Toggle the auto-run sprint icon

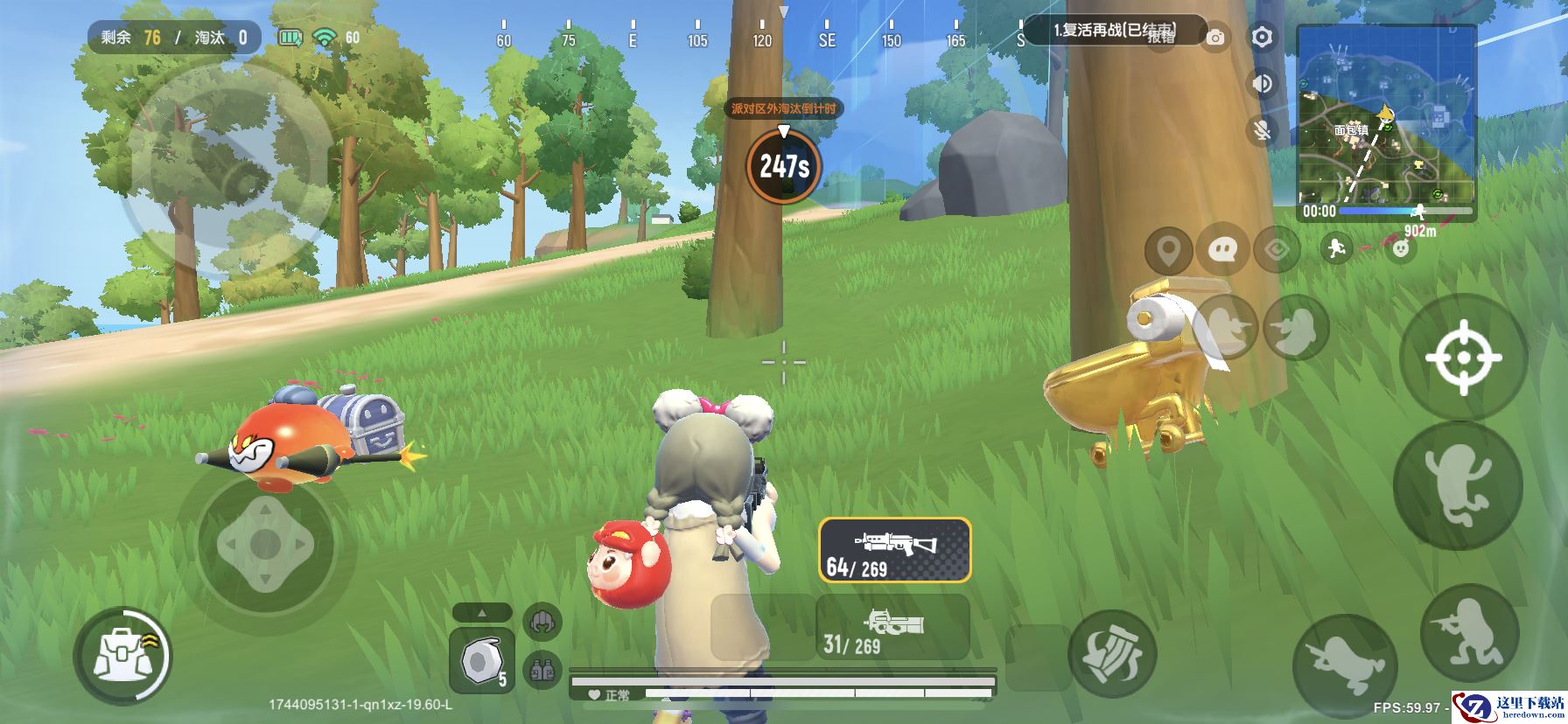1335,249
